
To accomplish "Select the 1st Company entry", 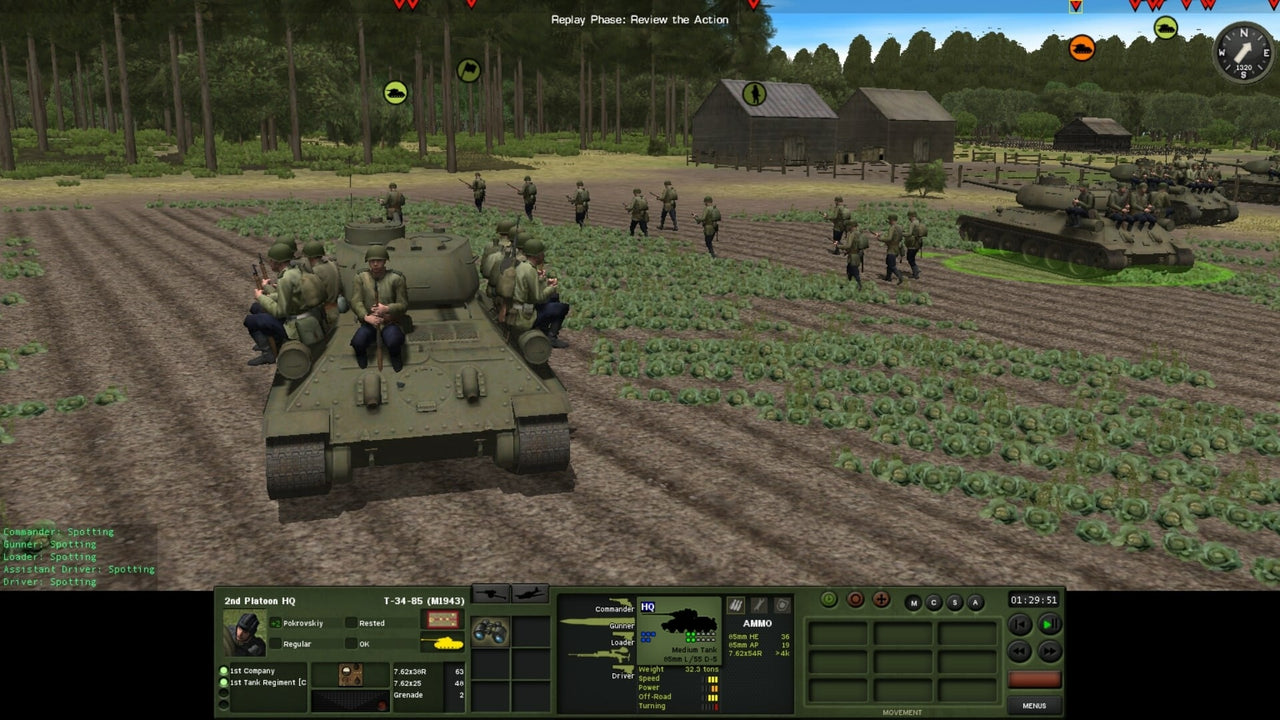I will tap(255, 671).
